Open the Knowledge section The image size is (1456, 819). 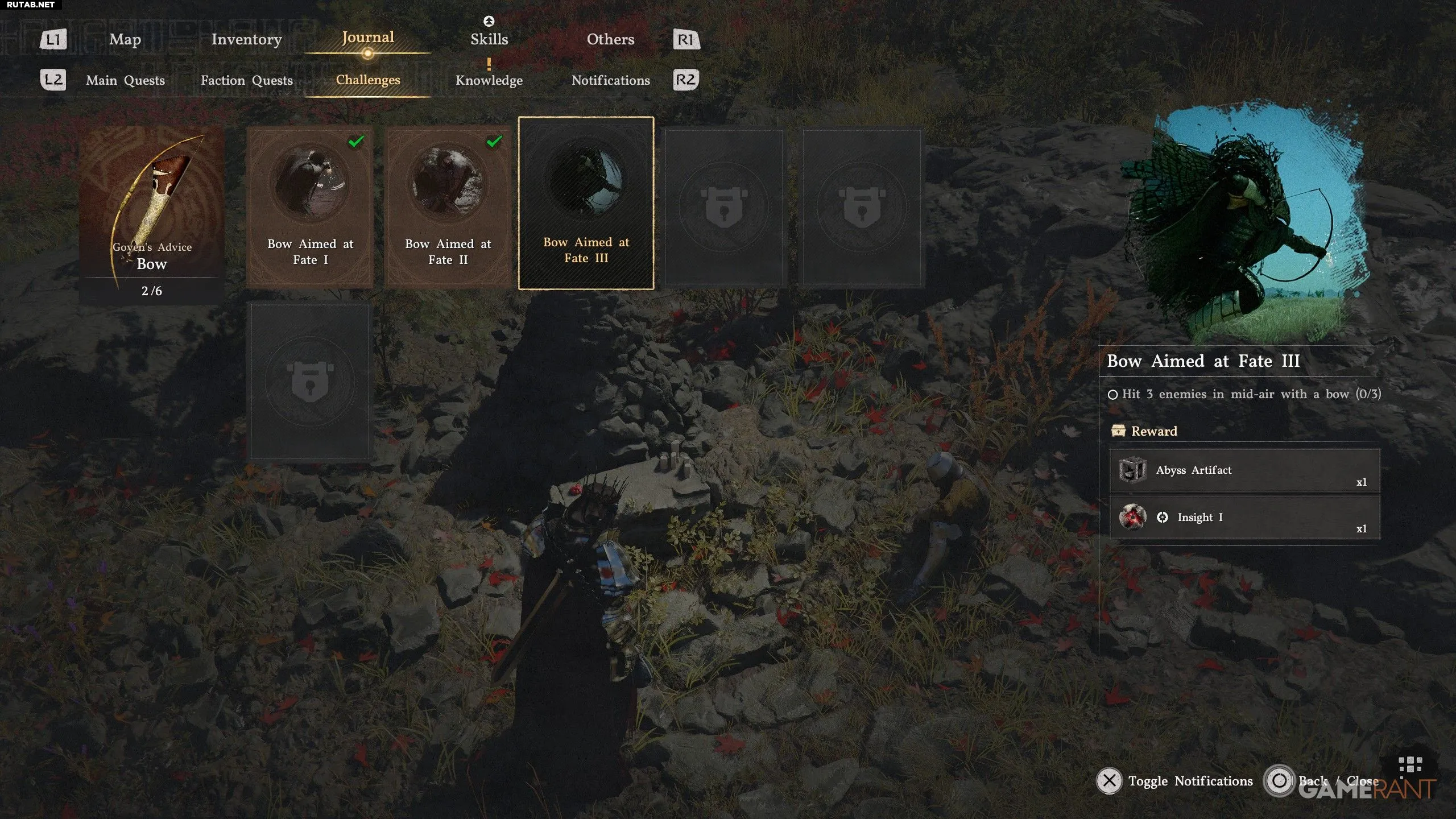[x=489, y=80]
